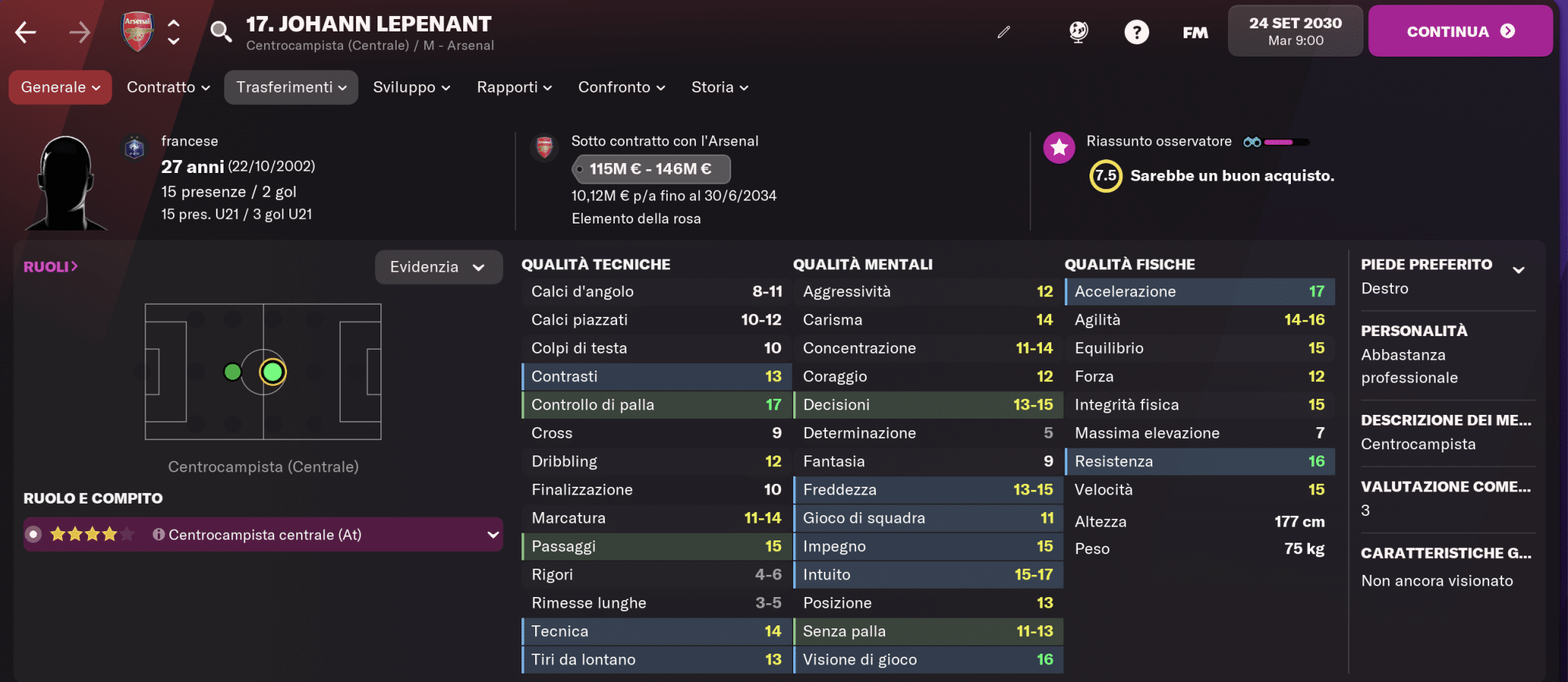Click the edit pencil icon

point(1004,32)
